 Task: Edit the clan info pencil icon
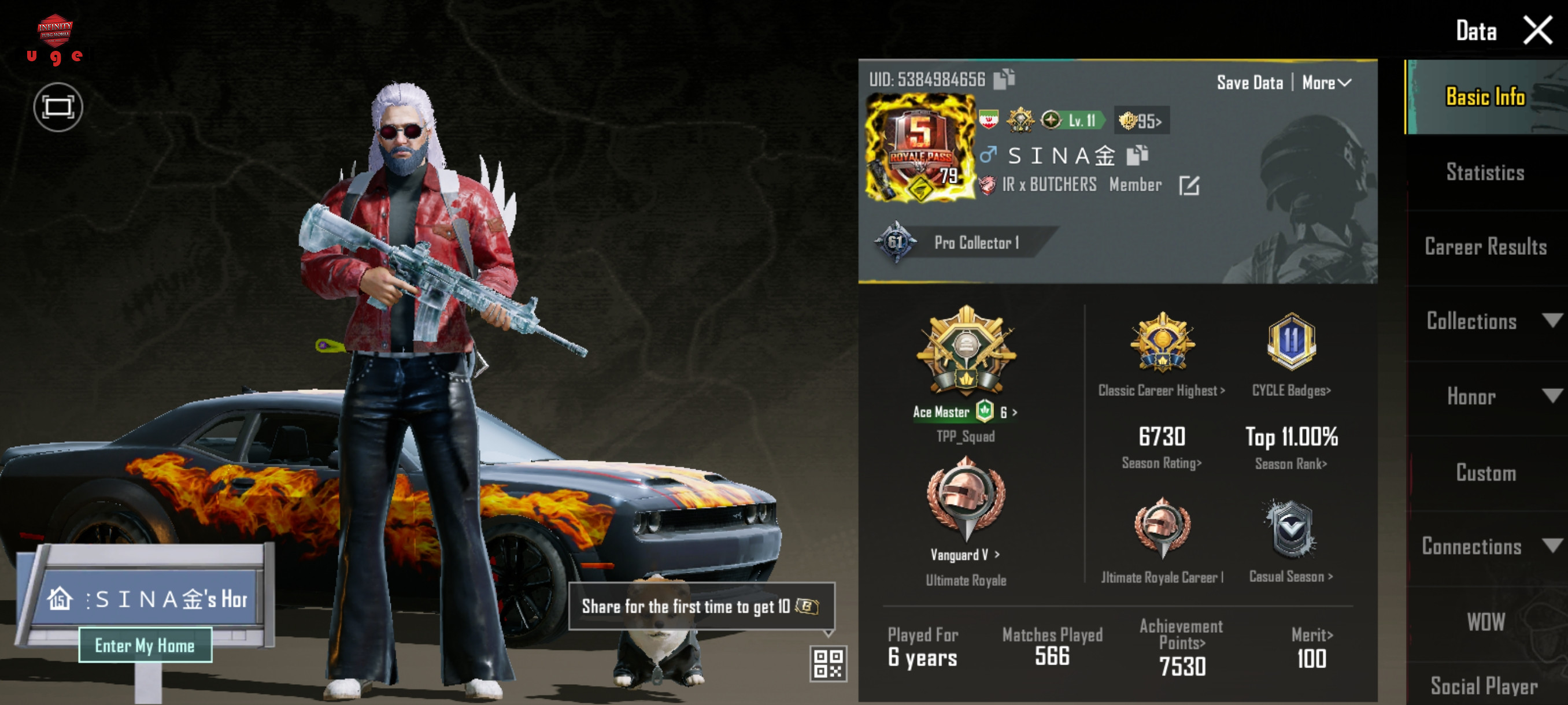[x=1188, y=185]
